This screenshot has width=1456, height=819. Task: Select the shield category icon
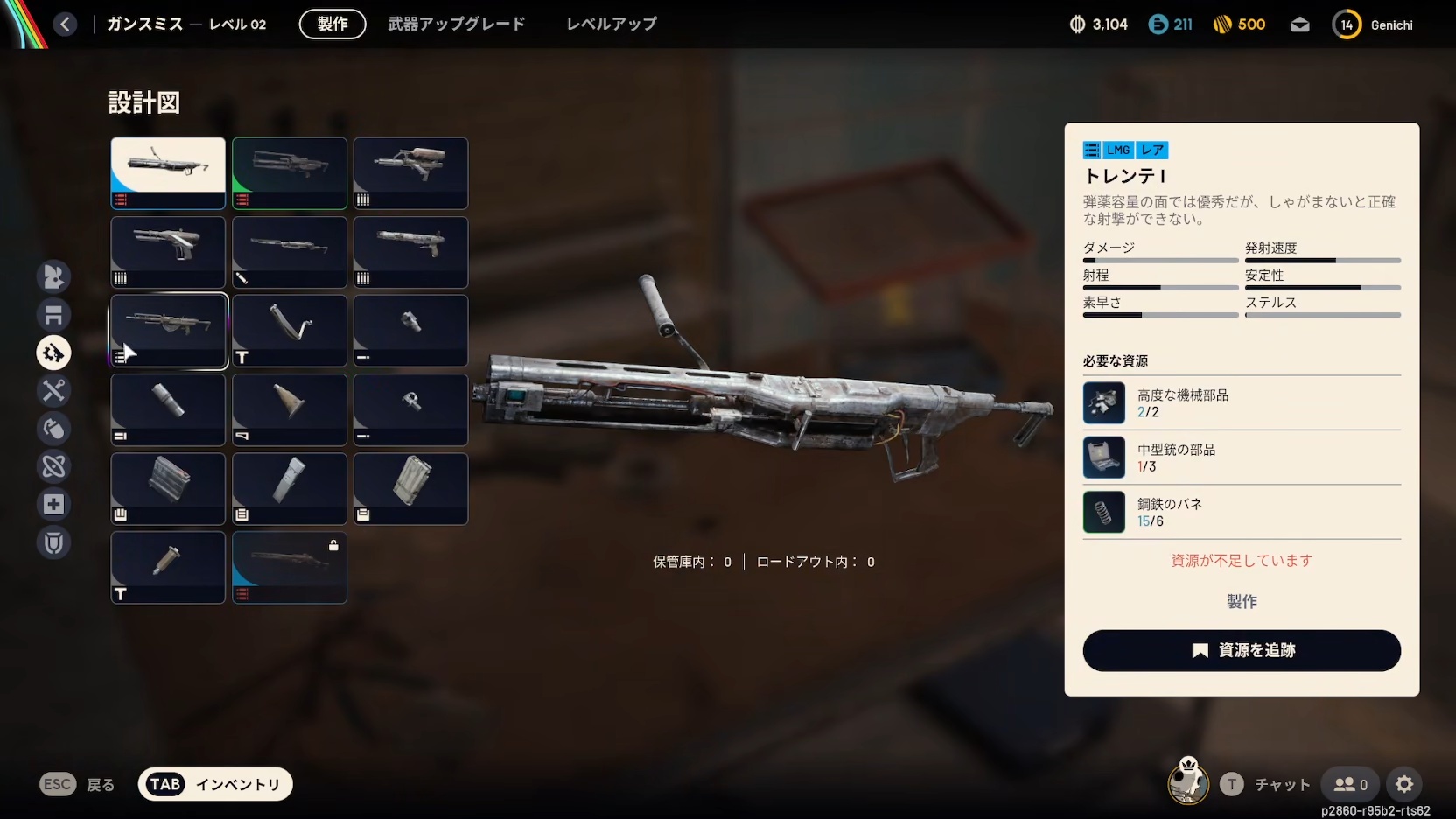(x=53, y=542)
